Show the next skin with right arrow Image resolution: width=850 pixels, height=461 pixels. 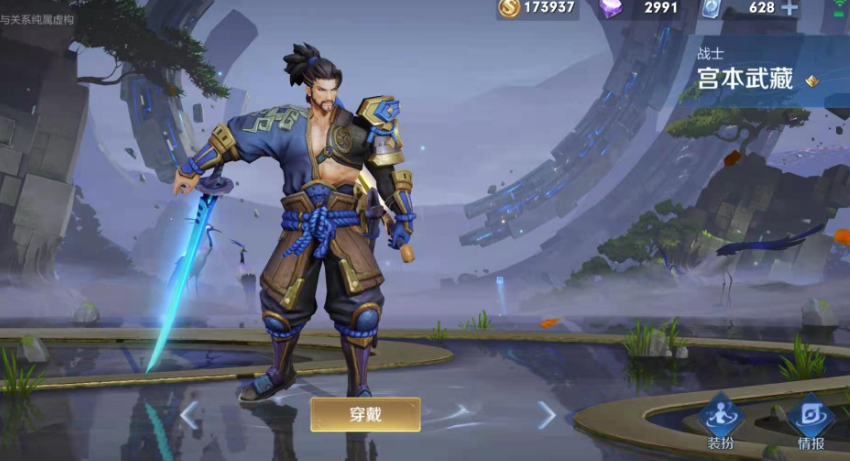click(x=546, y=414)
